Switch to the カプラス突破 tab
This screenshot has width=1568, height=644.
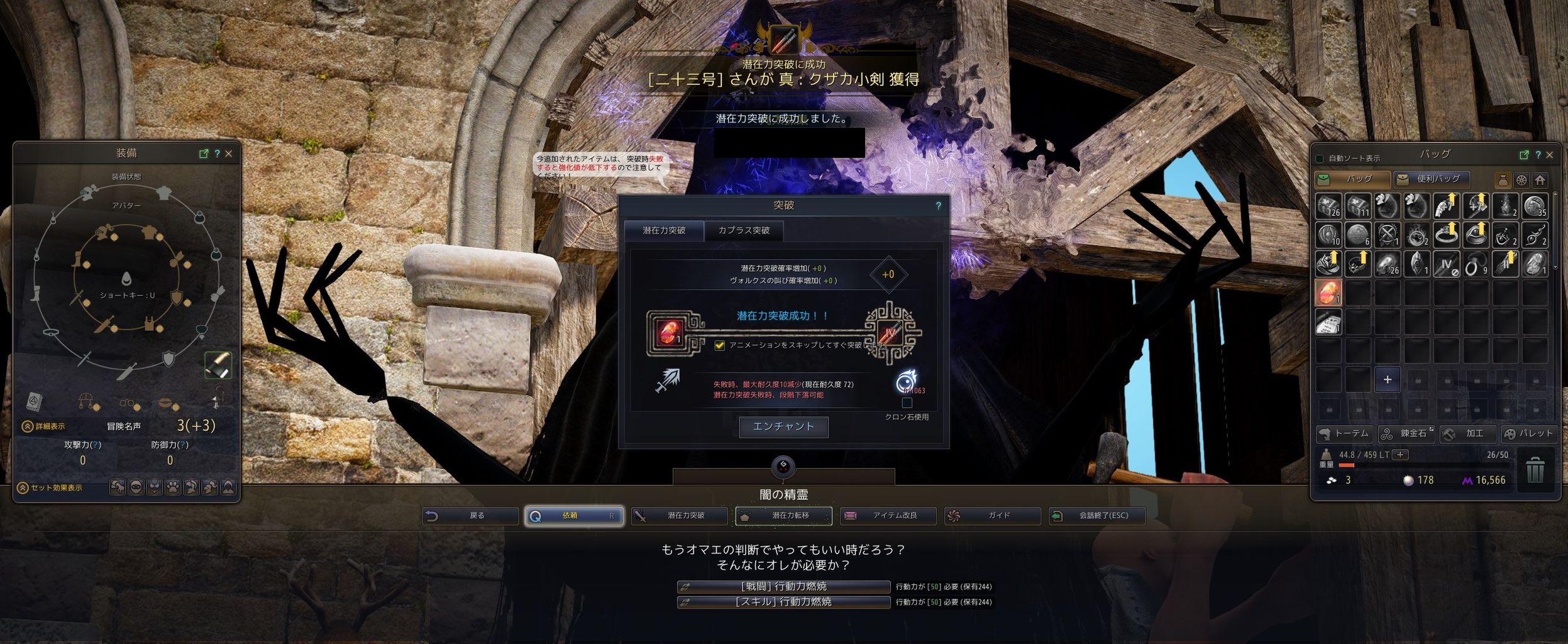tap(745, 230)
